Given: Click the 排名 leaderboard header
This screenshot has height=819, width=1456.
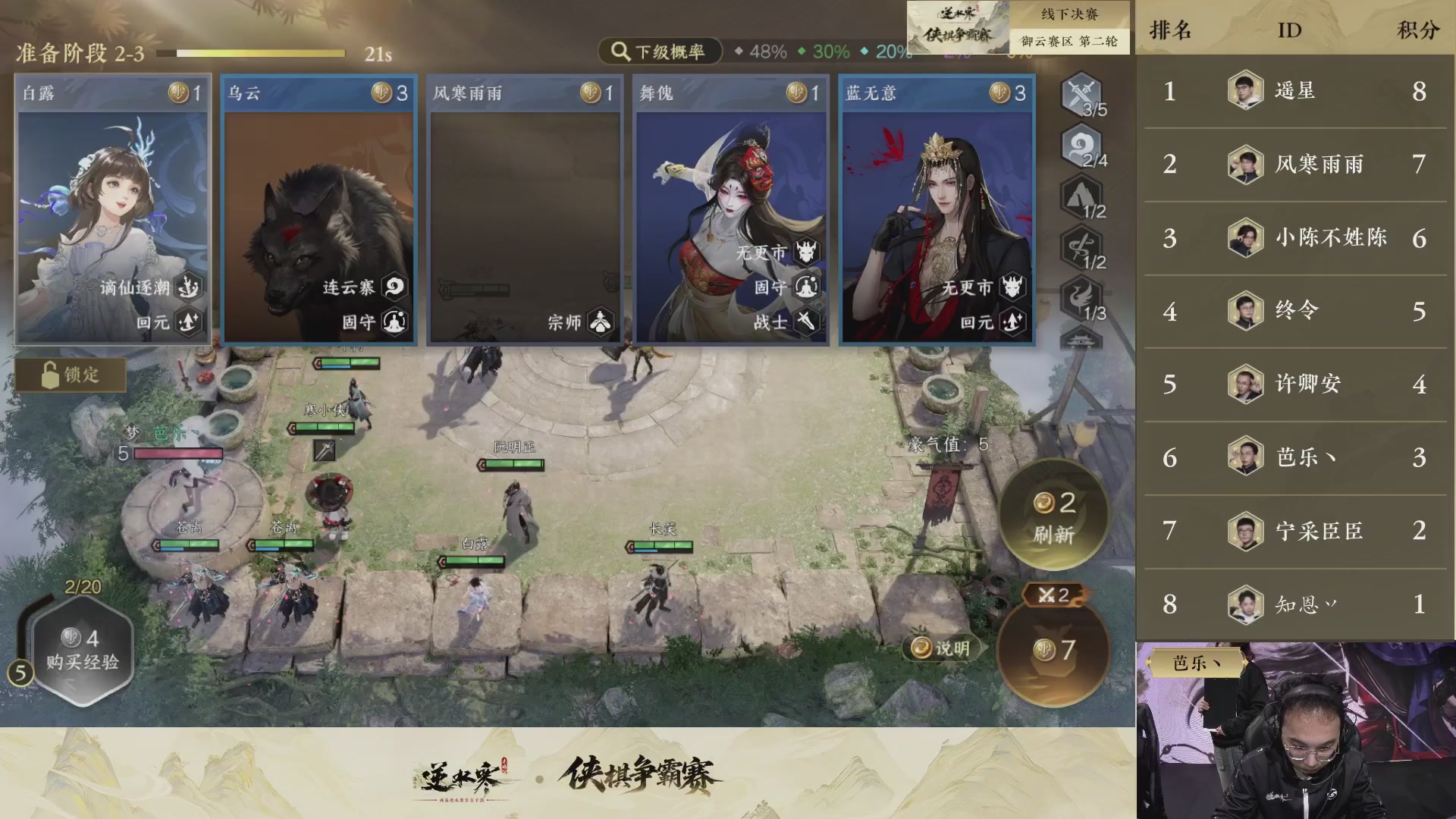Looking at the screenshot, I should coord(1172,30).
